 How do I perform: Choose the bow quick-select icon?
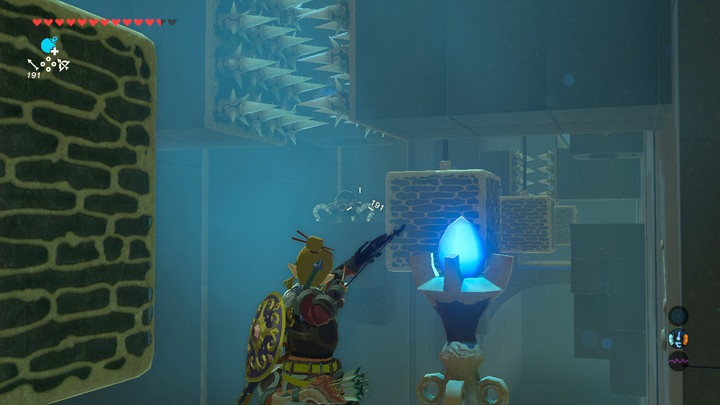pyautogui.click(x=62, y=65)
